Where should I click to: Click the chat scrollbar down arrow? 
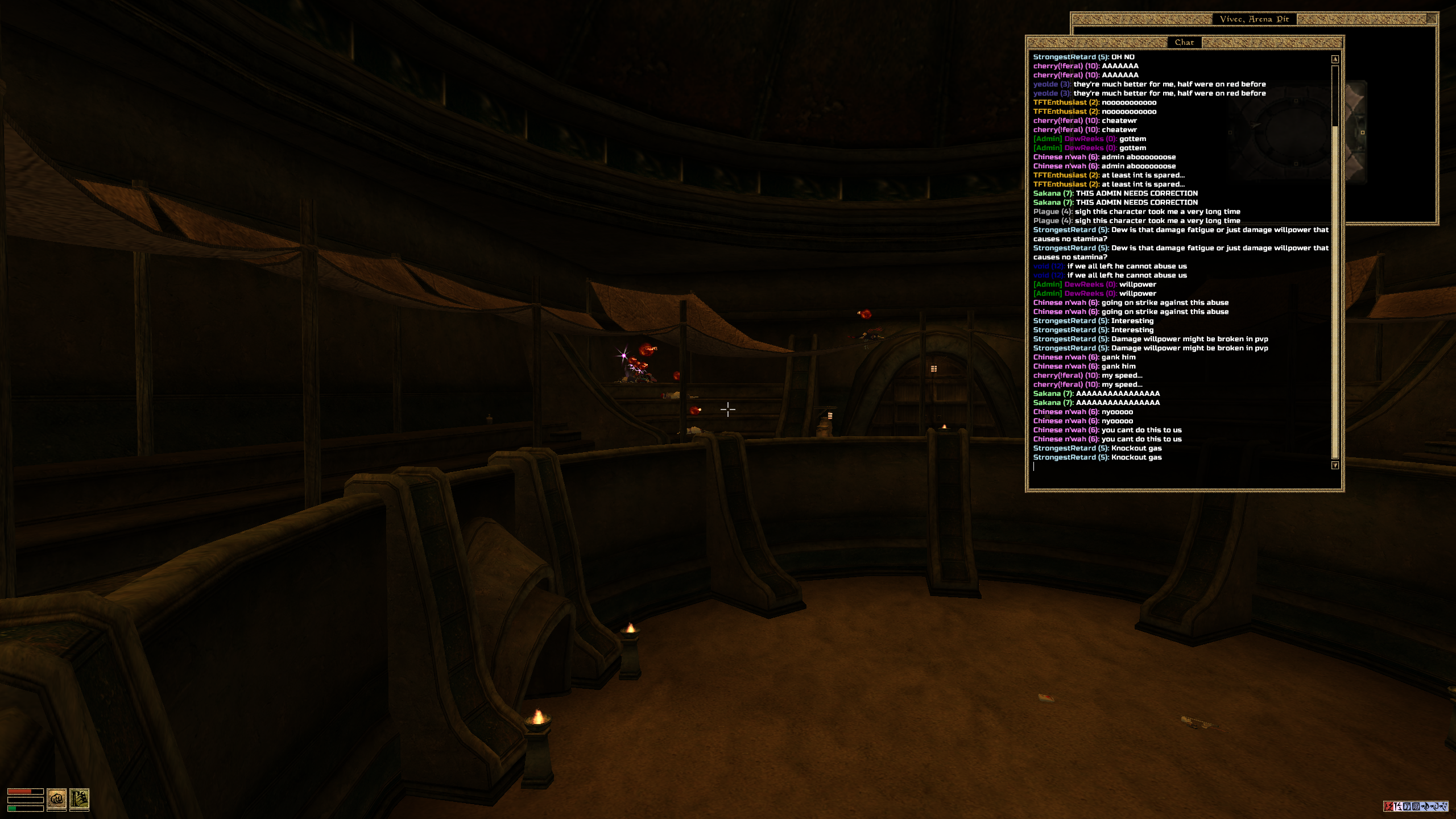[1335, 465]
